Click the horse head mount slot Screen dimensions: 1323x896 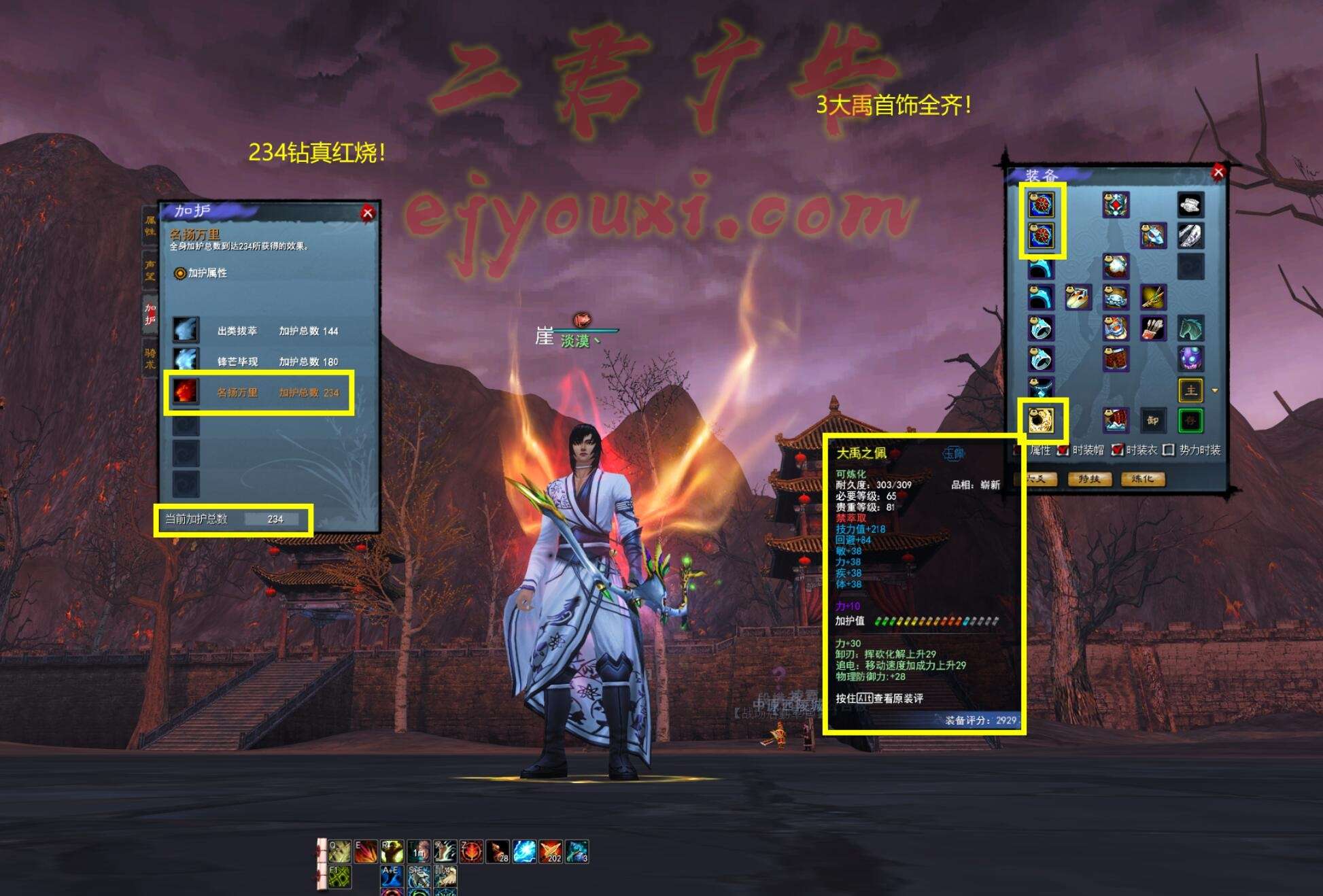(1190, 328)
